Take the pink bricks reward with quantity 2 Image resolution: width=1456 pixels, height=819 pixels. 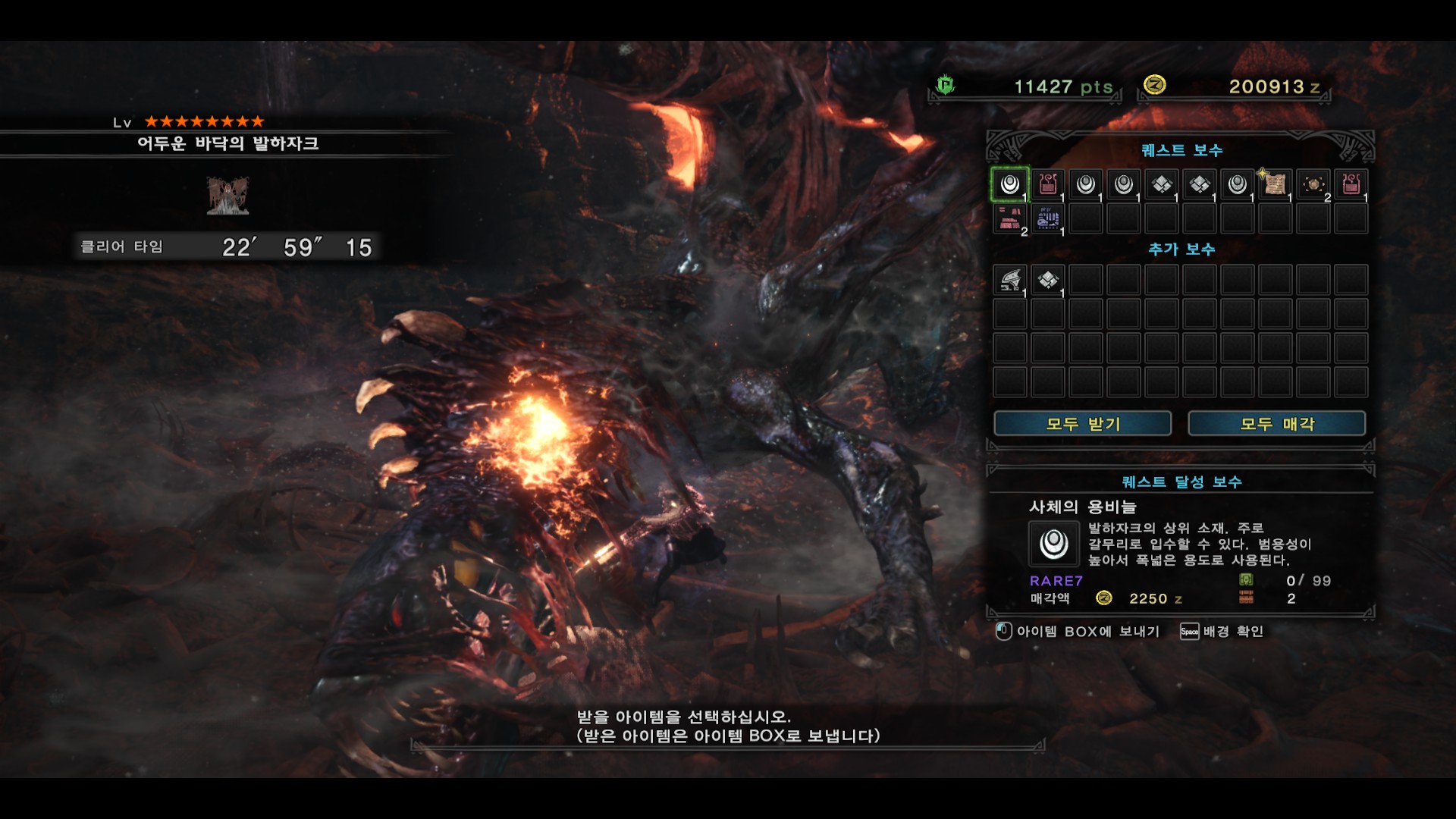coord(1010,219)
